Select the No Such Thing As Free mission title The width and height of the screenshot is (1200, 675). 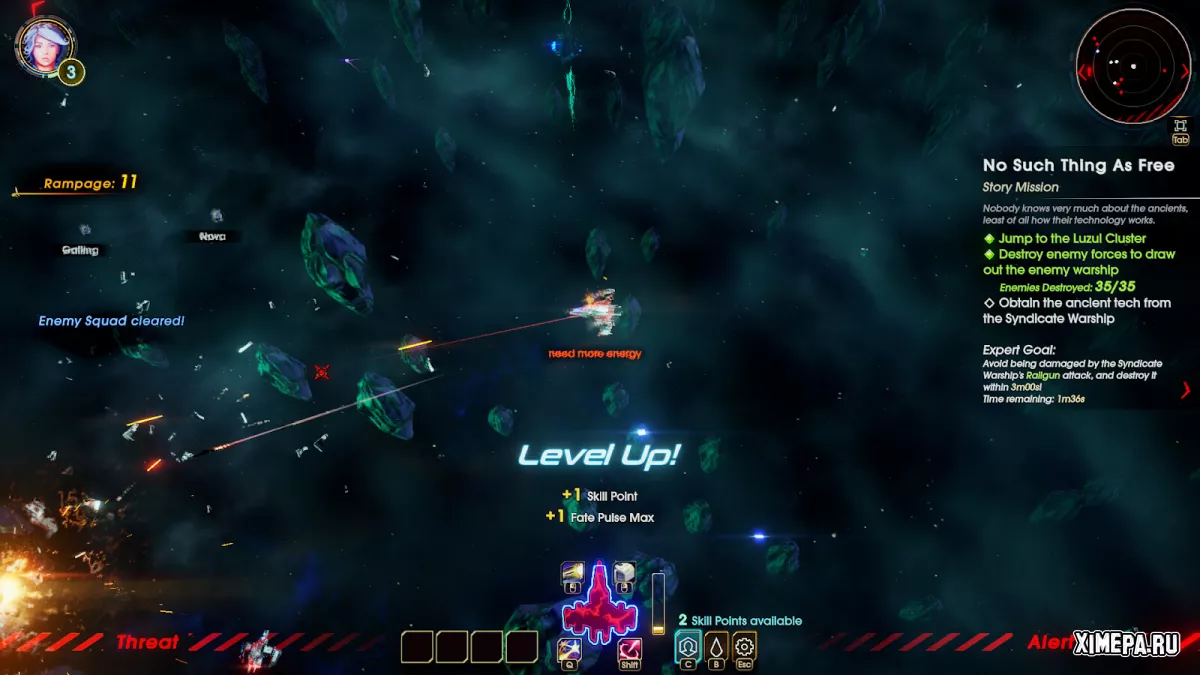click(x=1078, y=165)
